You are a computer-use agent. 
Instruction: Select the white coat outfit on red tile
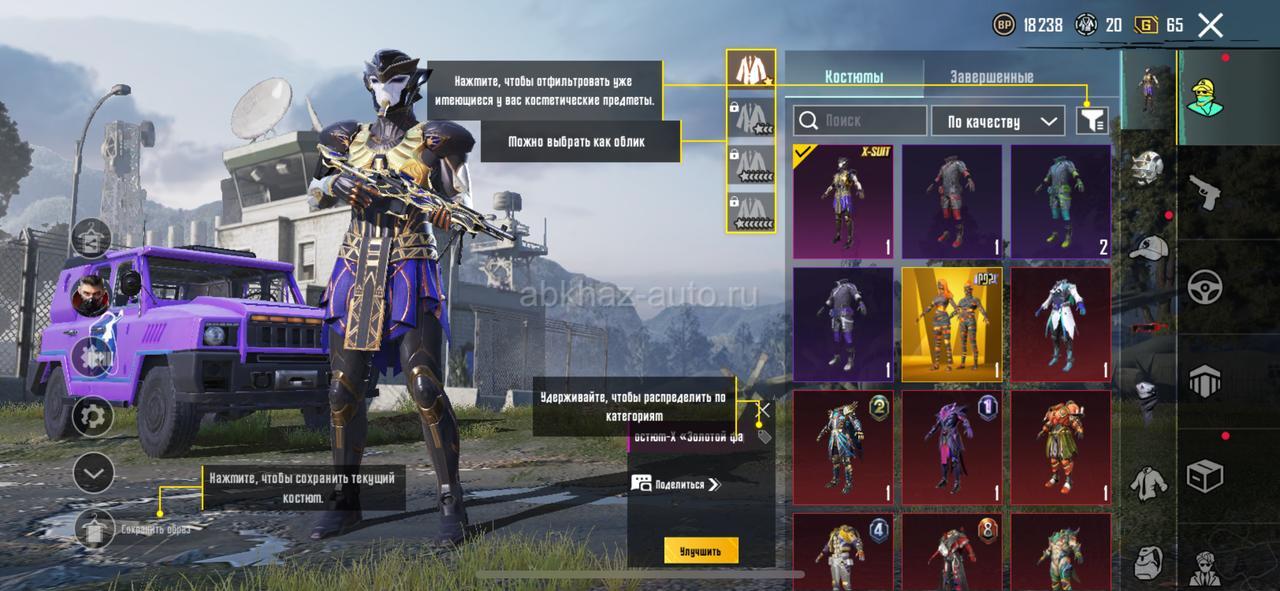tap(1060, 324)
